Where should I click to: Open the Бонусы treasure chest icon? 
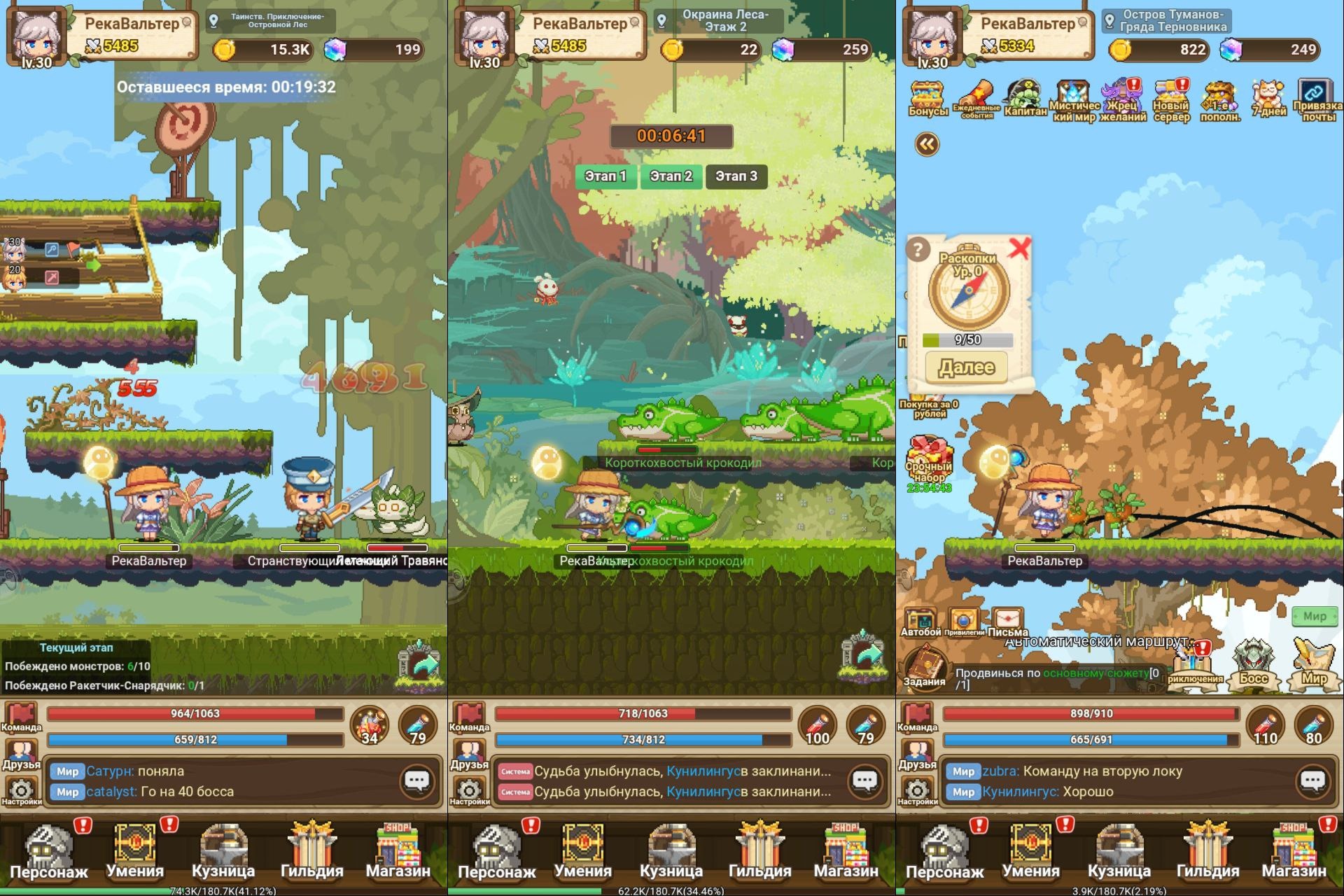point(927,98)
